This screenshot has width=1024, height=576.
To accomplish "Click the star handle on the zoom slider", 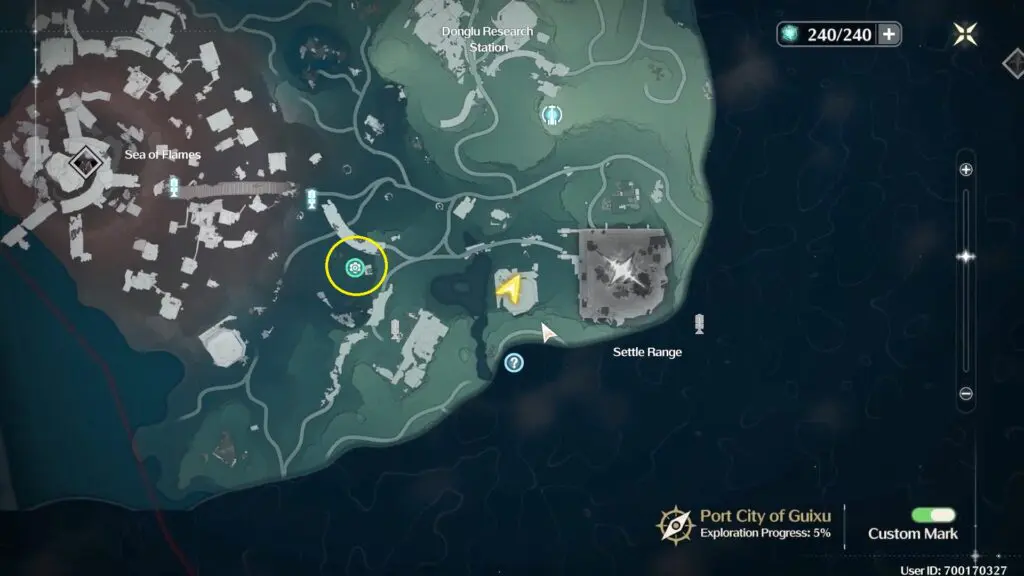I will pos(965,257).
